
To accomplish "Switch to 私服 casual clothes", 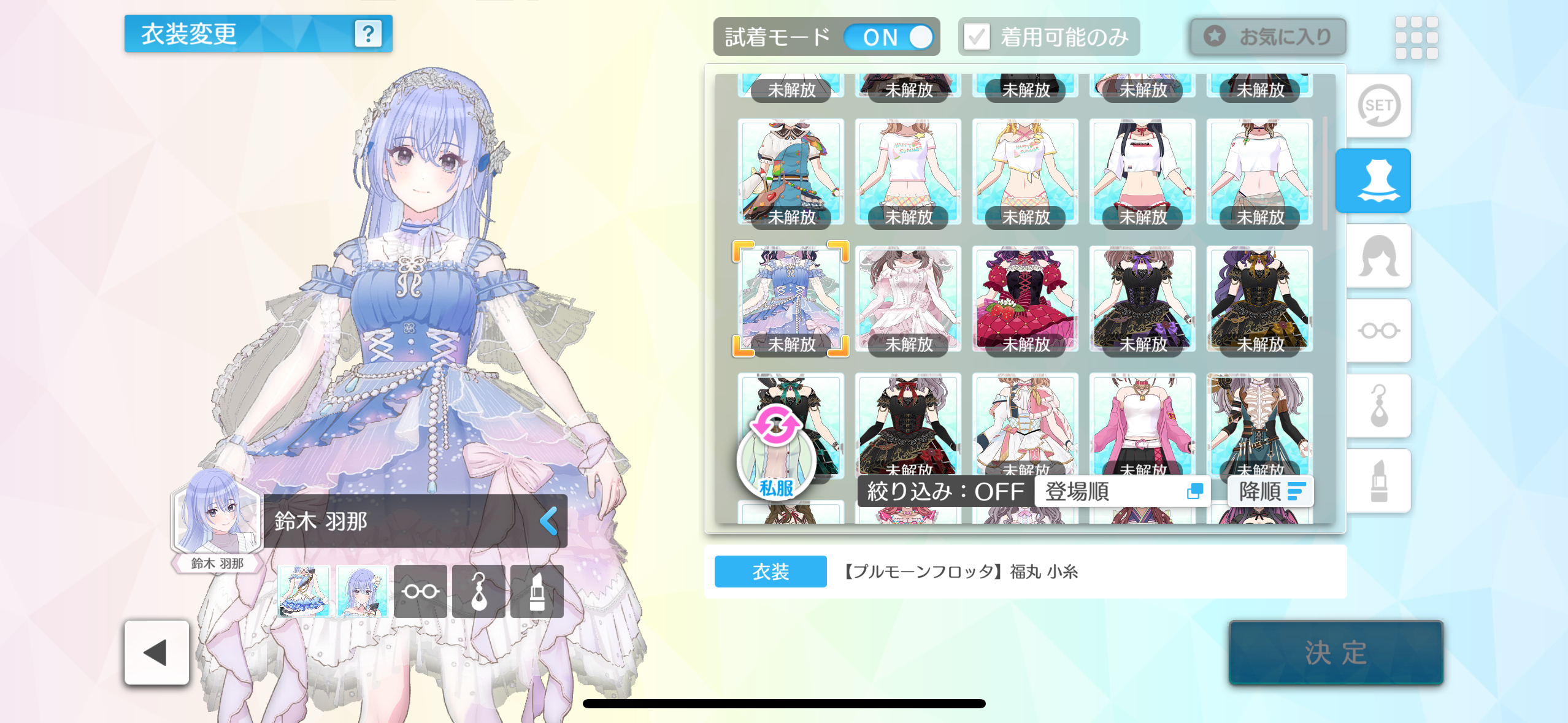I will 776,454.
